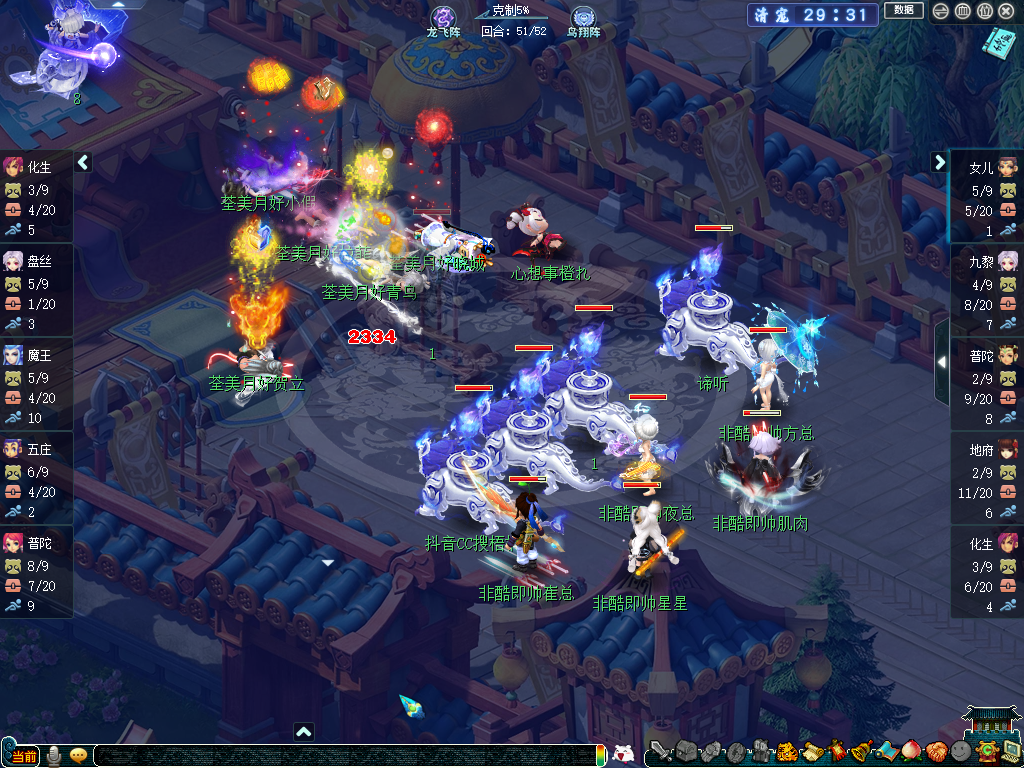Toggle the microphone voice input
Image resolution: width=1024 pixels, height=768 pixels.
(56, 754)
